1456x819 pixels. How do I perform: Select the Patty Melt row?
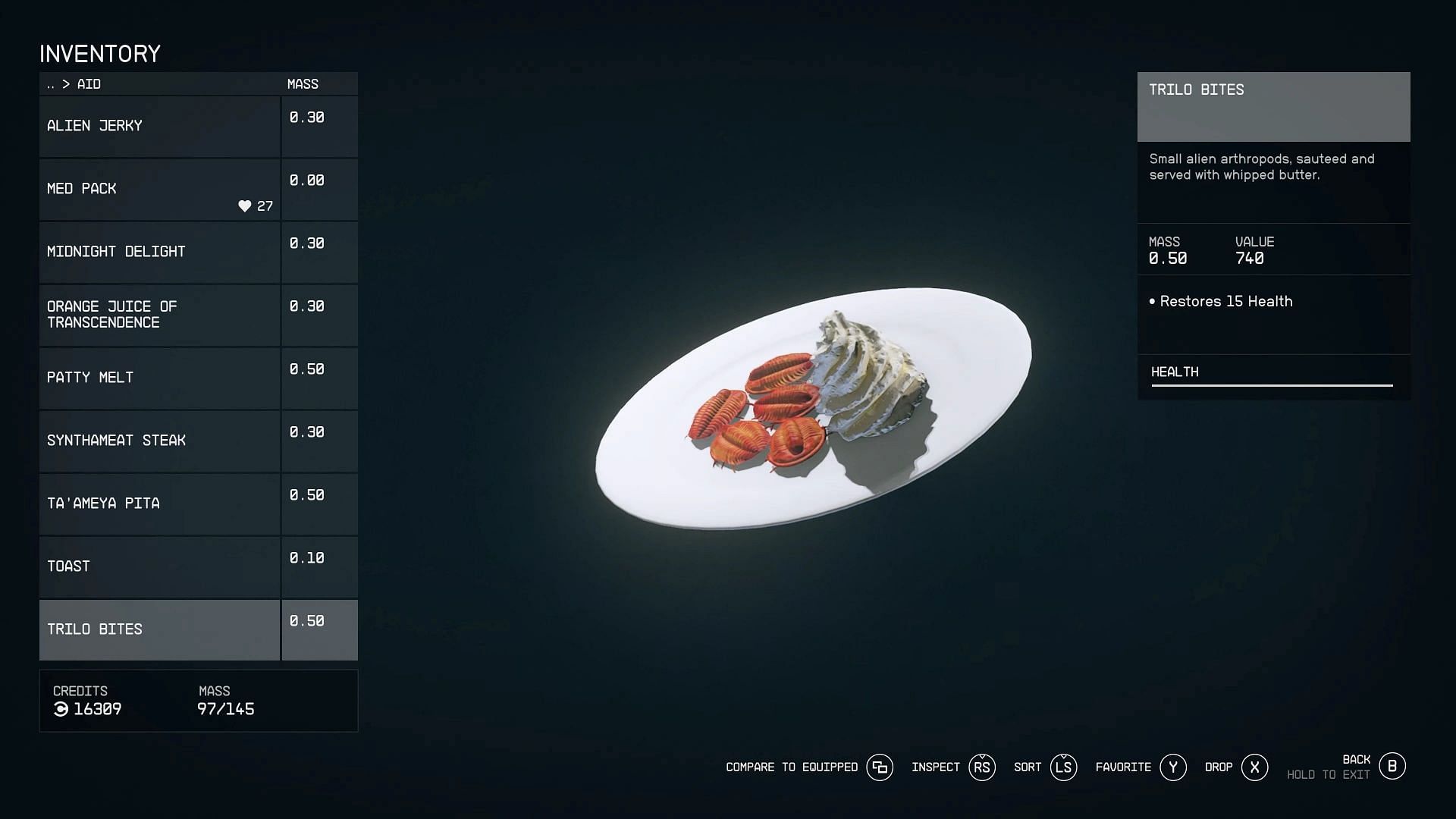click(x=159, y=378)
